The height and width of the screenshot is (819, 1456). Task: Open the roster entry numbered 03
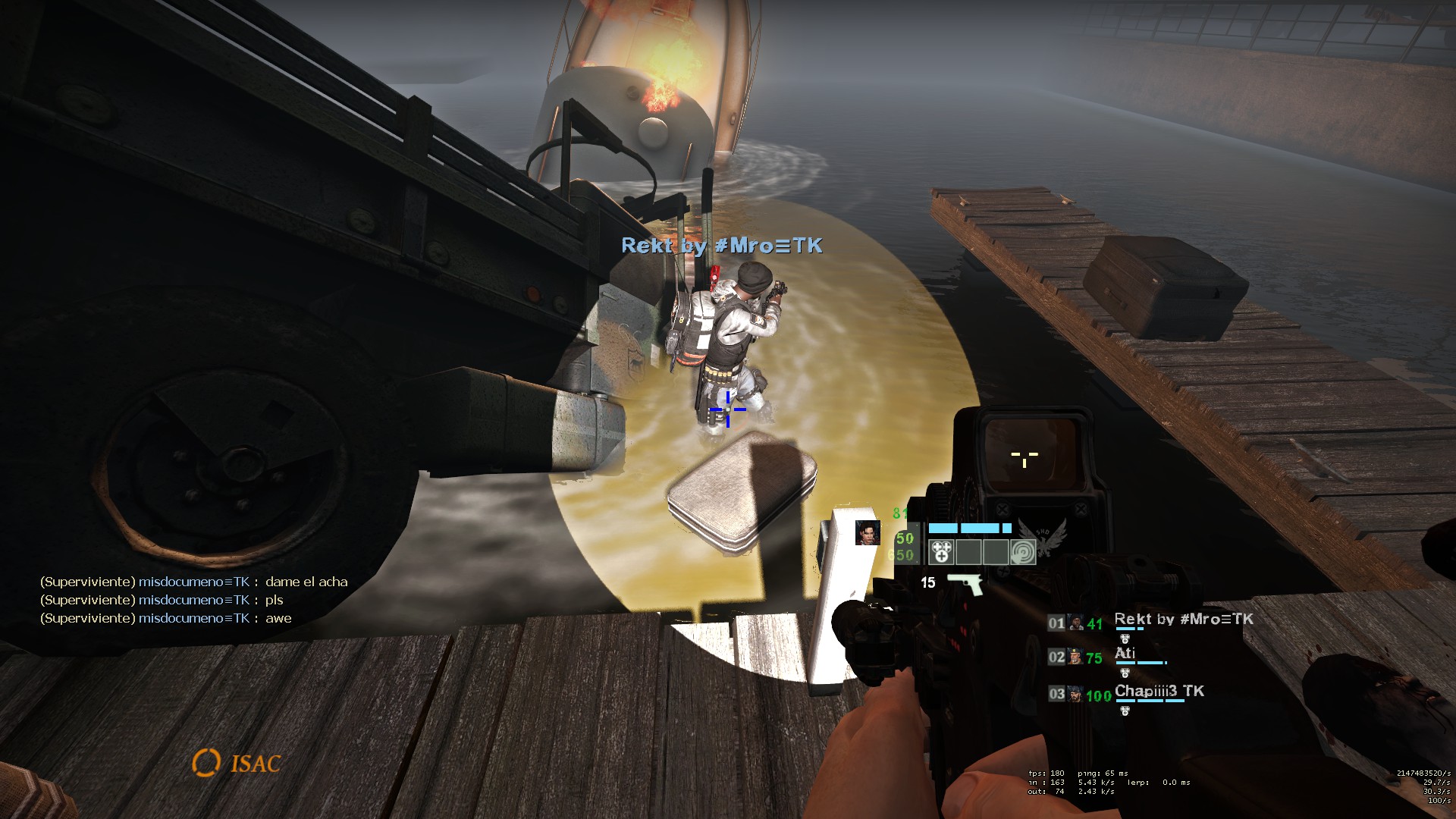(1057, 694)
